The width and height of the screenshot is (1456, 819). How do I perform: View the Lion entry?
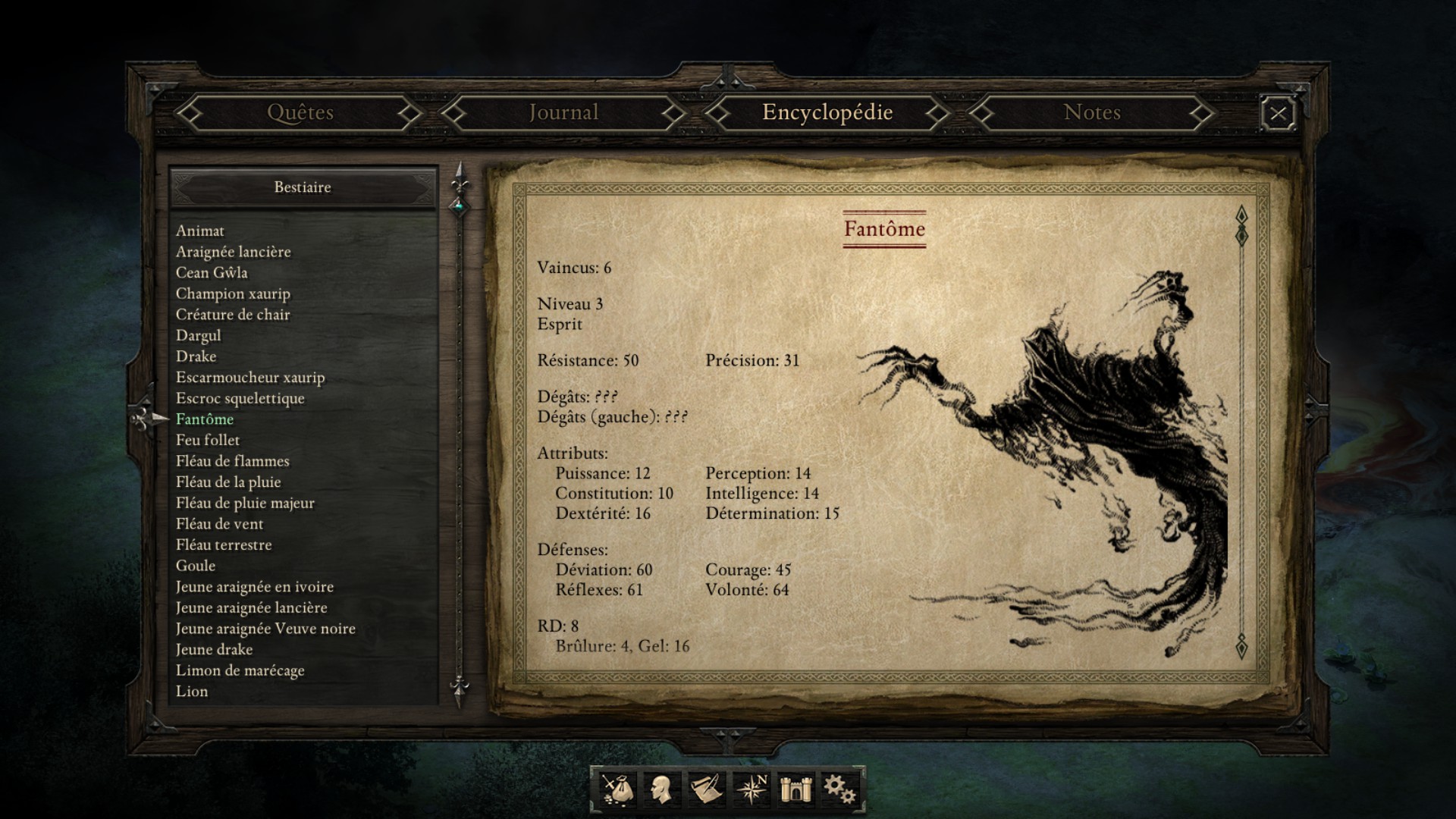pos(192,692)
